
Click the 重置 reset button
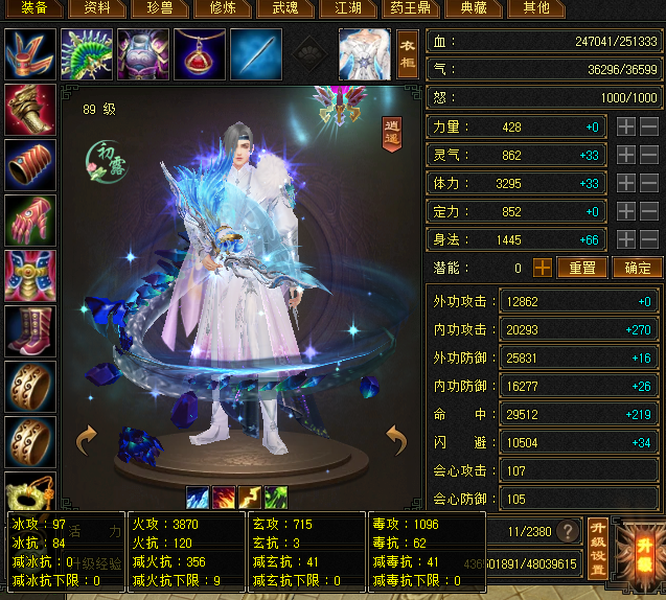pos(582,268)
